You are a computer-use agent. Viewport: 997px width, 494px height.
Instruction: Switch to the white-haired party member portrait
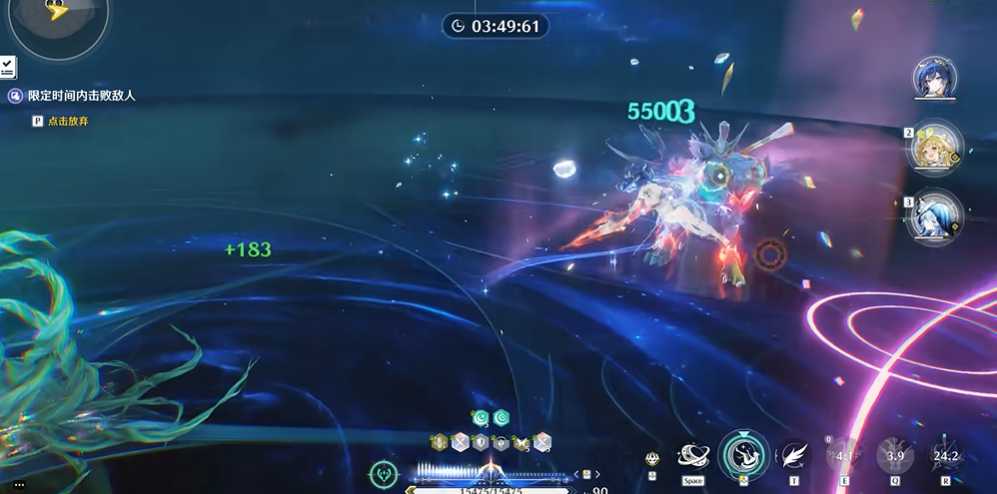[x=934, y=214]
